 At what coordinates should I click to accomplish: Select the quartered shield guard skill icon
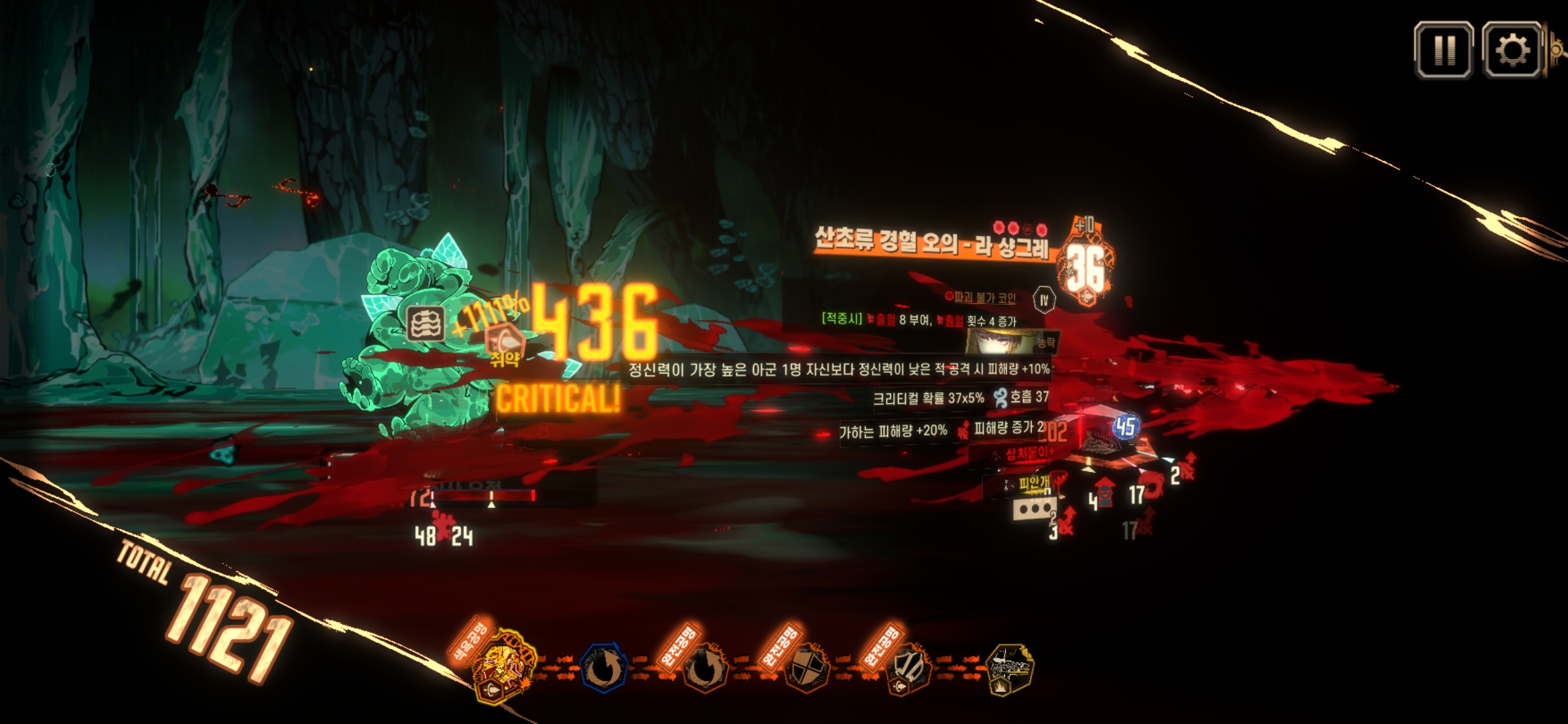pyautogui.click(x=806, y=668)
